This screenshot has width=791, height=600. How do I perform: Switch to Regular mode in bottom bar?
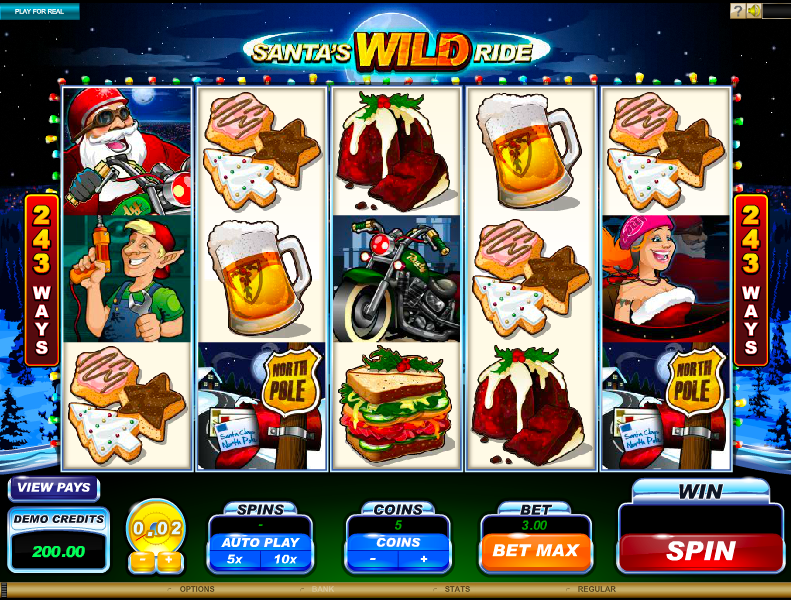coord(596,591)
